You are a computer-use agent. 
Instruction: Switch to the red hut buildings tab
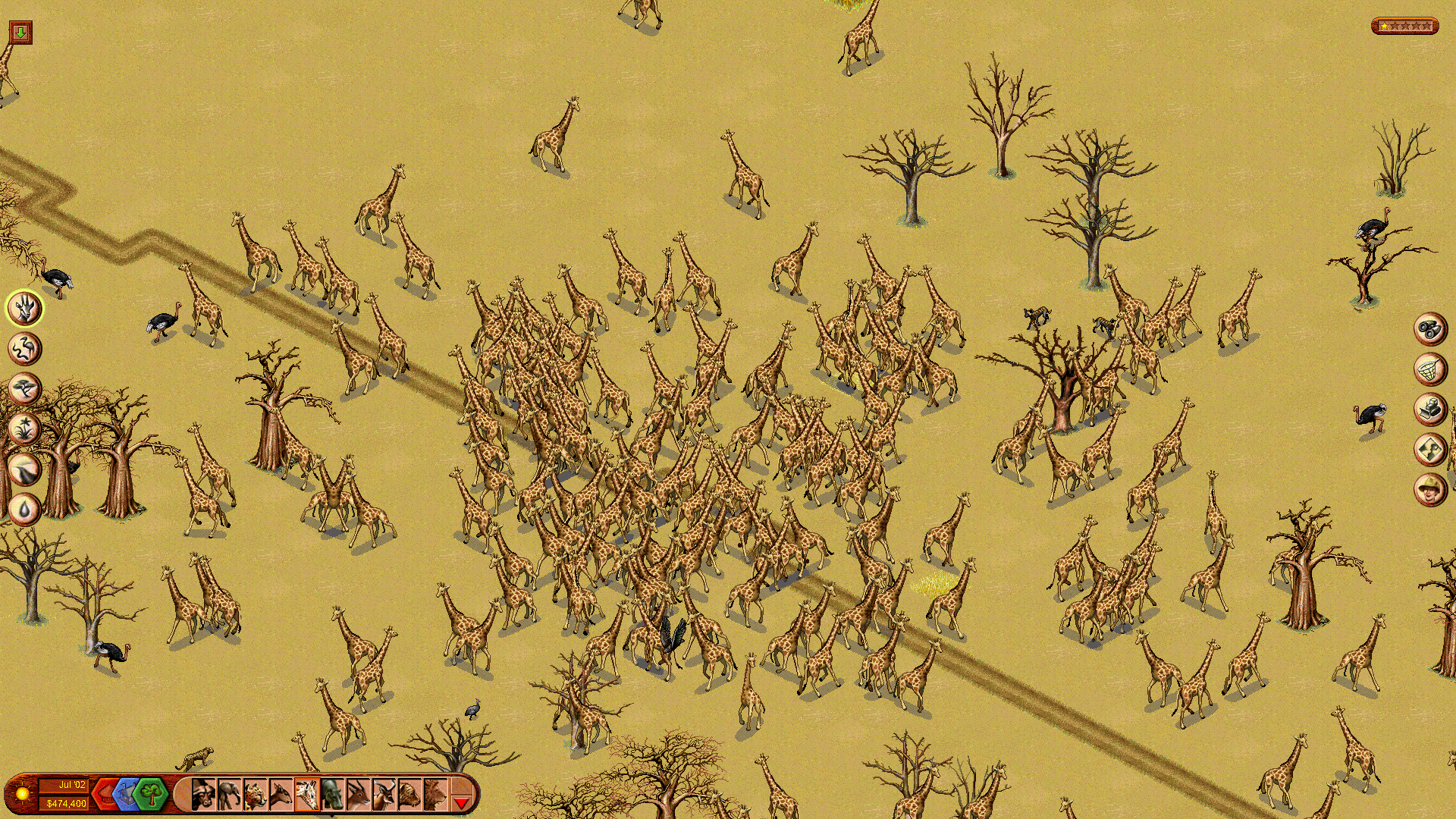[x=105, y=795]
